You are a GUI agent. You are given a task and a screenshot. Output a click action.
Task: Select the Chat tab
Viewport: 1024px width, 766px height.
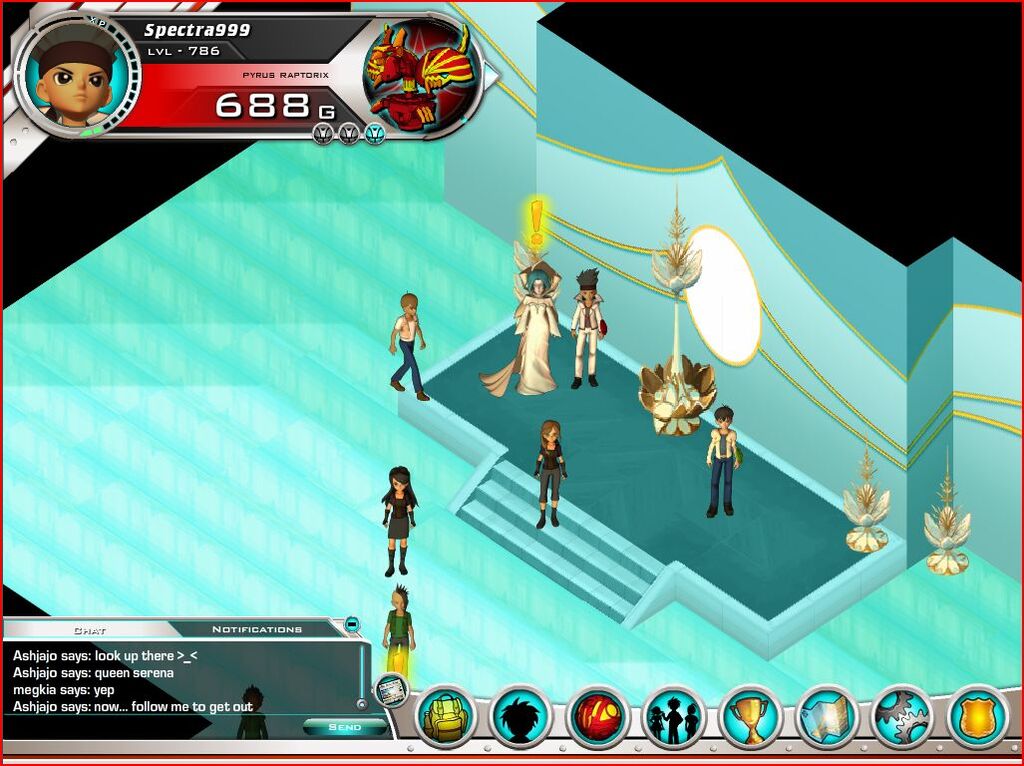tap(90, 630)
